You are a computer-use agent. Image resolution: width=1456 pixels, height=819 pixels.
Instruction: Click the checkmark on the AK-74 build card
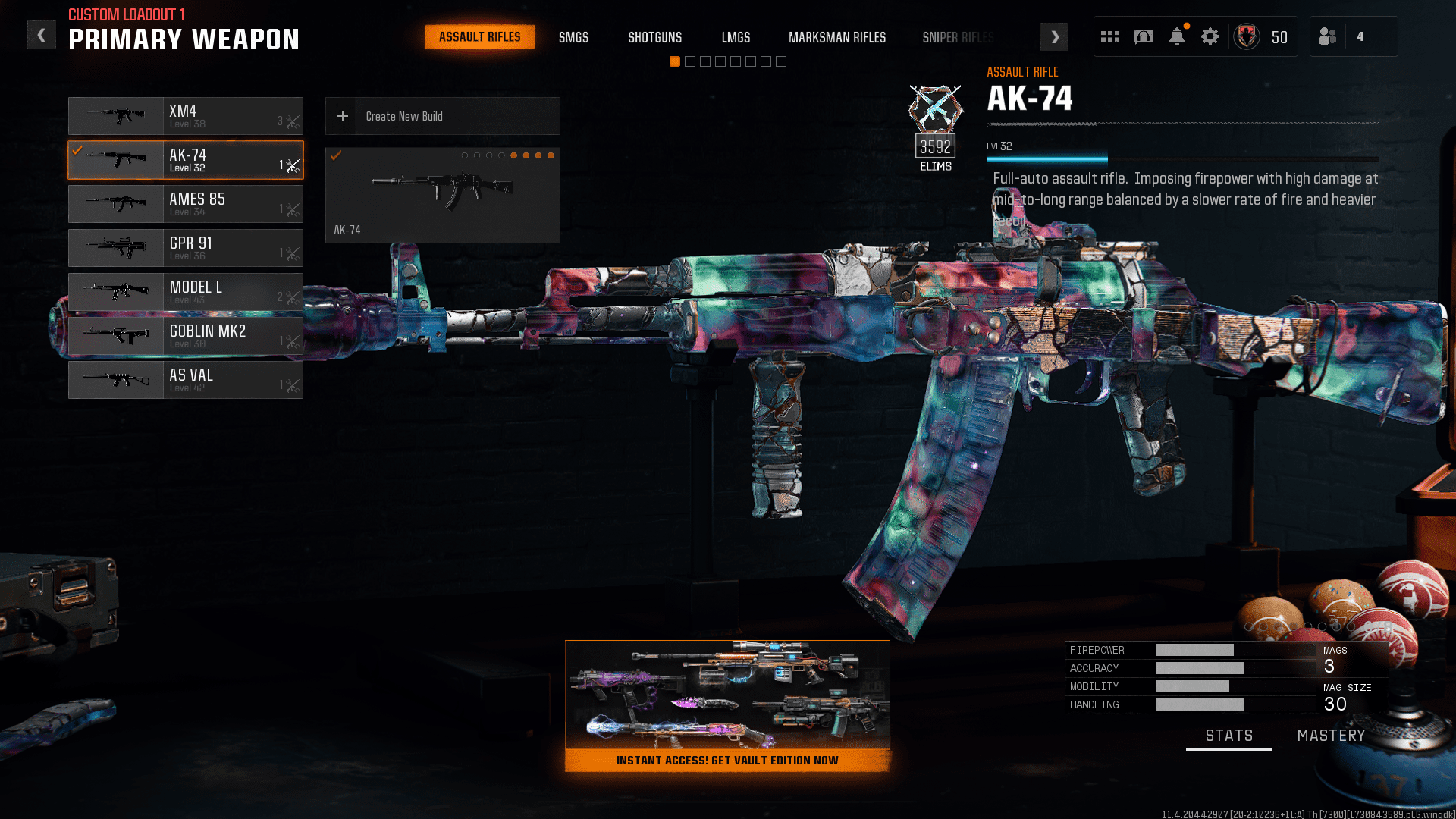click(336, 155)
